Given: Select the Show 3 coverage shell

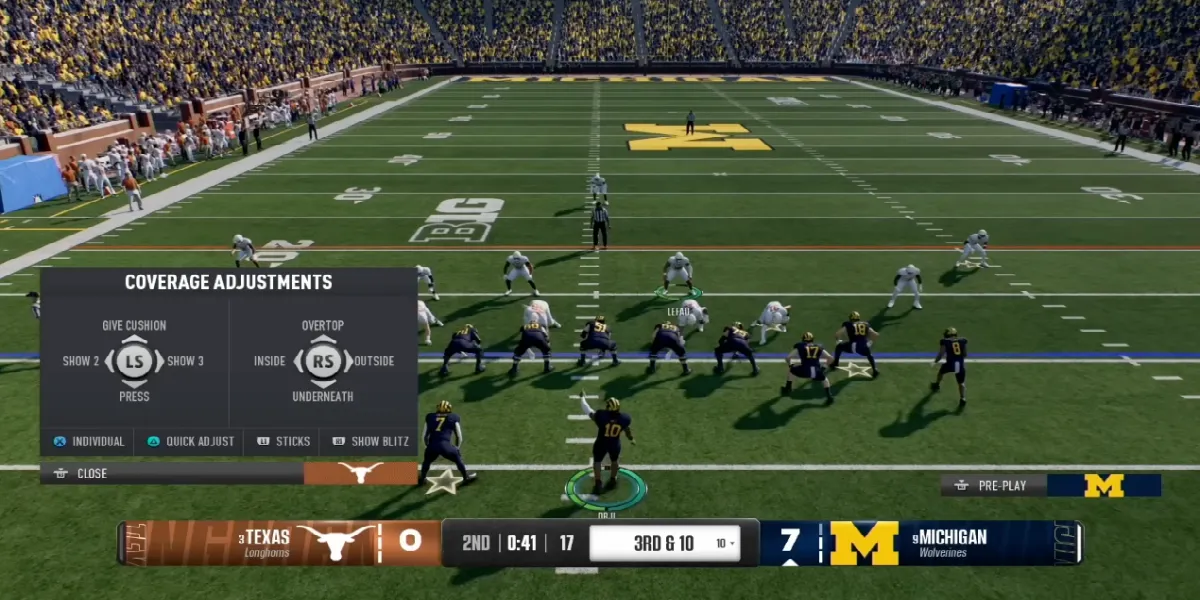Looking at the screenshot, I should 186,361.
